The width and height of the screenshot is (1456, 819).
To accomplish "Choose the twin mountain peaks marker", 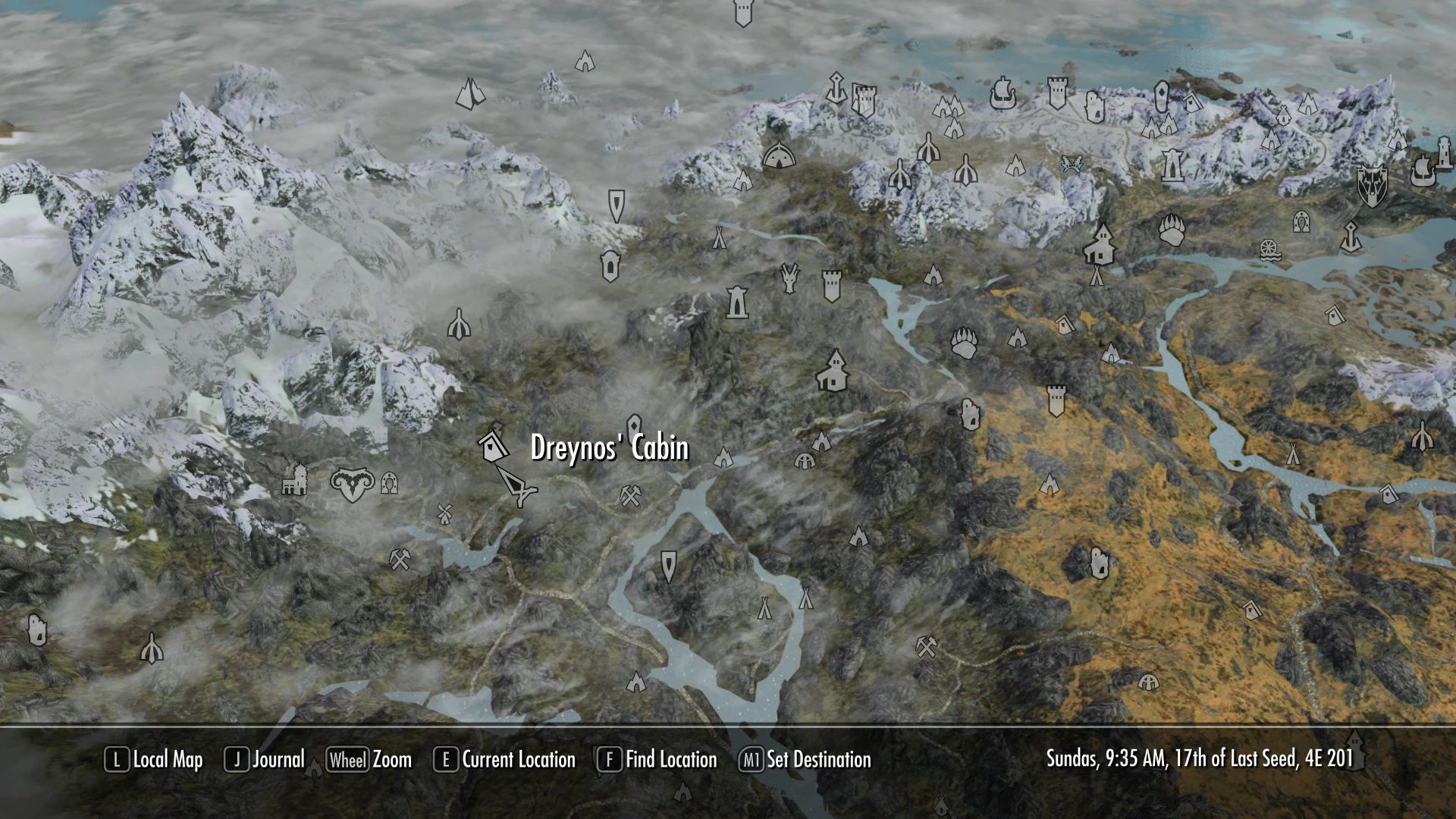I will tap(470, 94).
